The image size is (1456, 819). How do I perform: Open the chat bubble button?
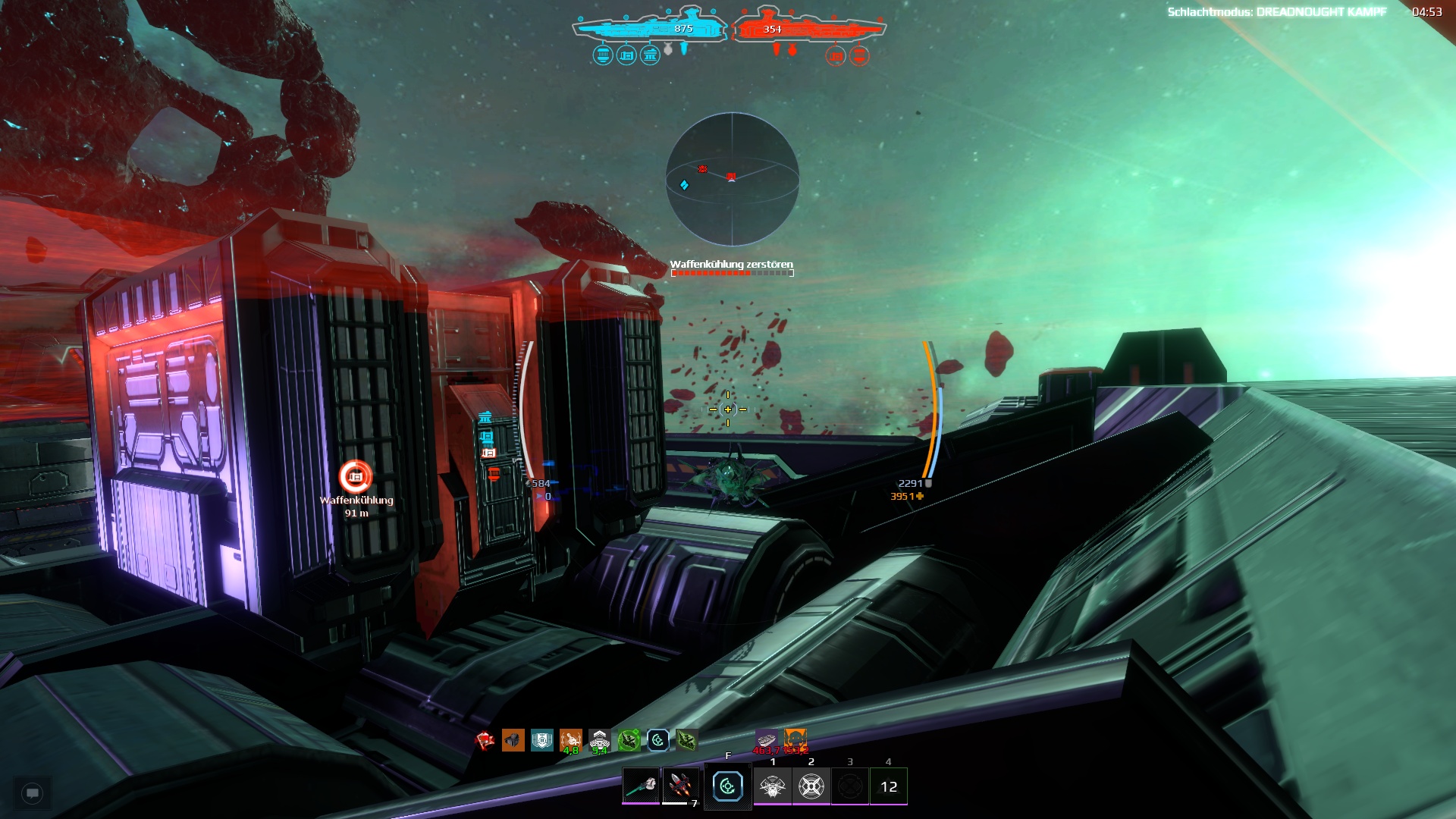[32, 793]
